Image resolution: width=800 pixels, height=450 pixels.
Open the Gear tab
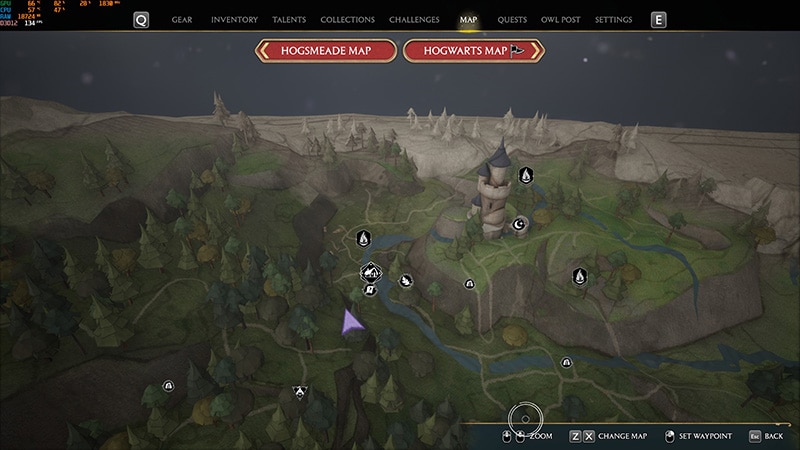tap(182, 20)
